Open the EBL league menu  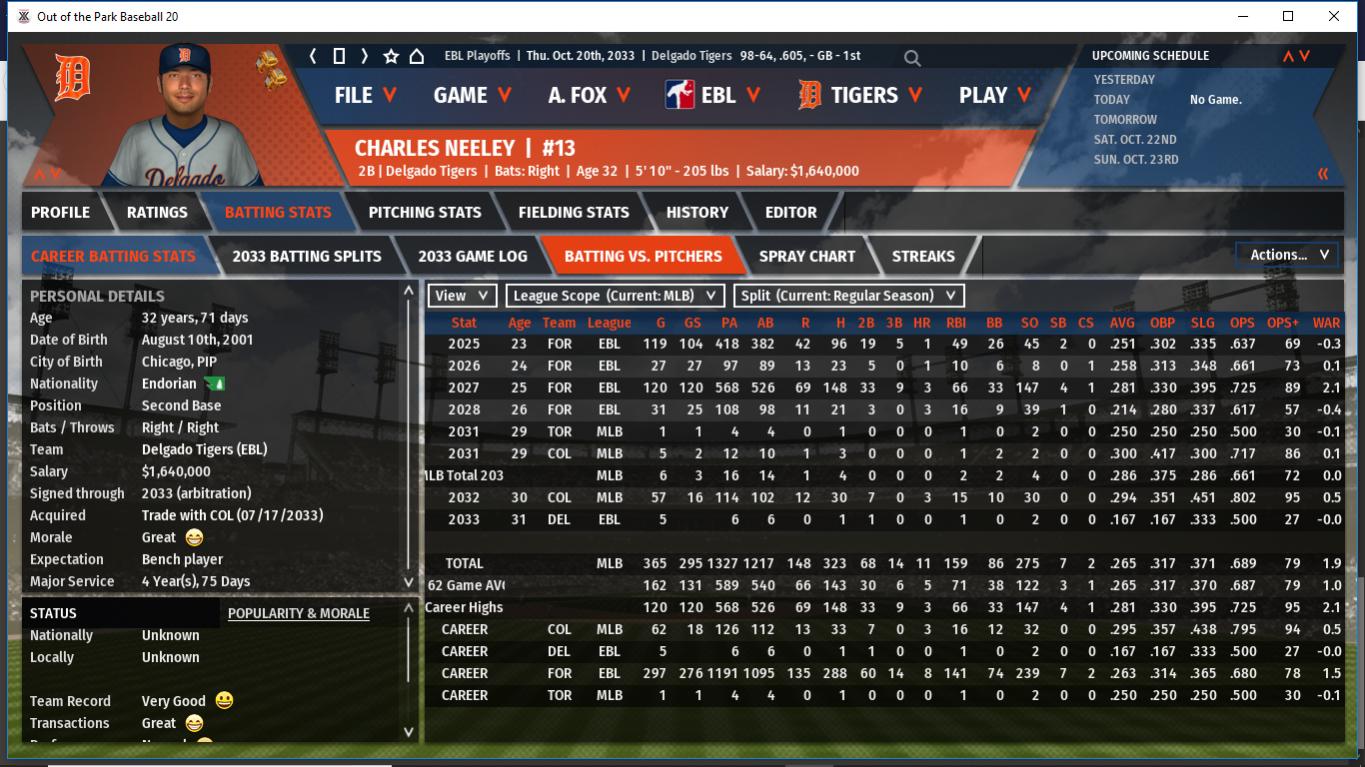(713, 95)
